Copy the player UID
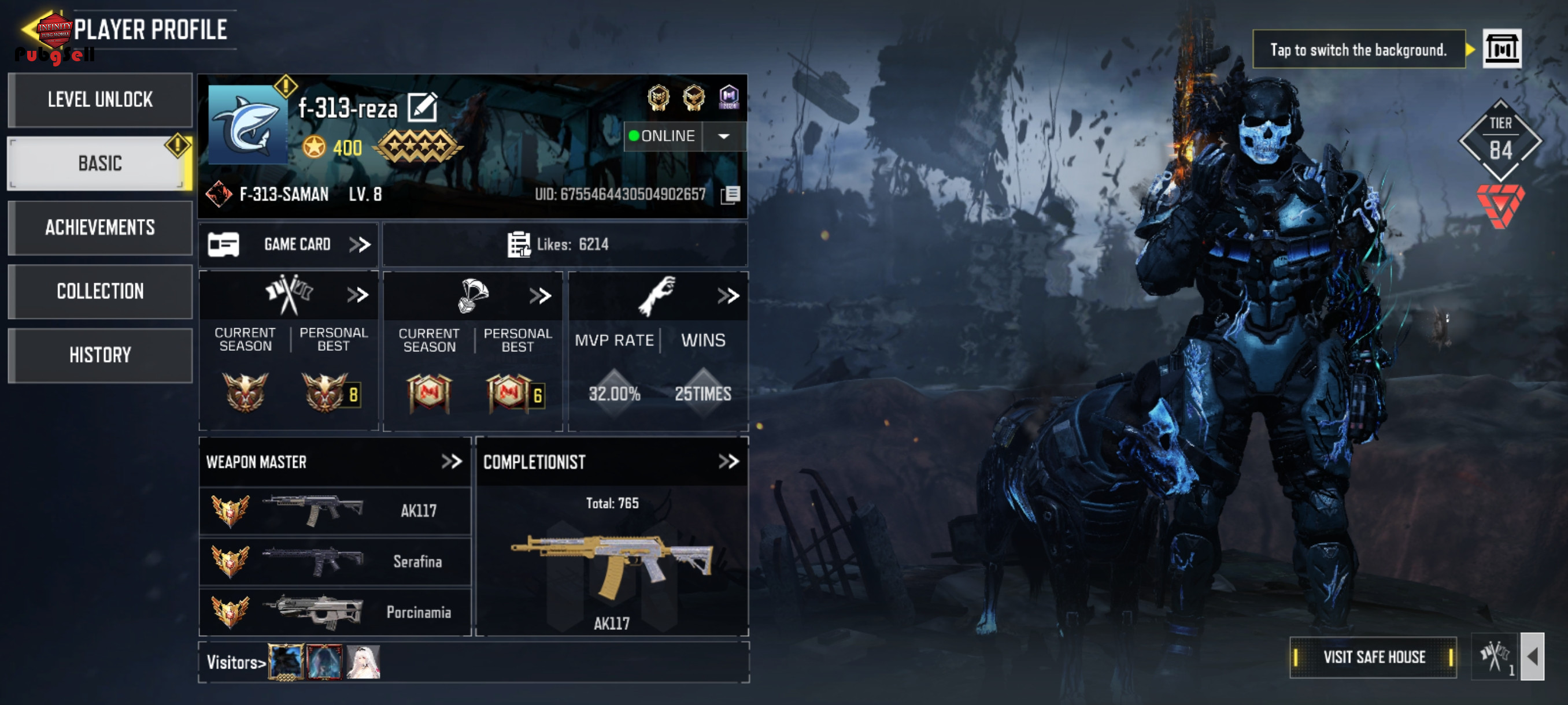Viewport: 1568px width, 705px height. (x=730, y=195)
